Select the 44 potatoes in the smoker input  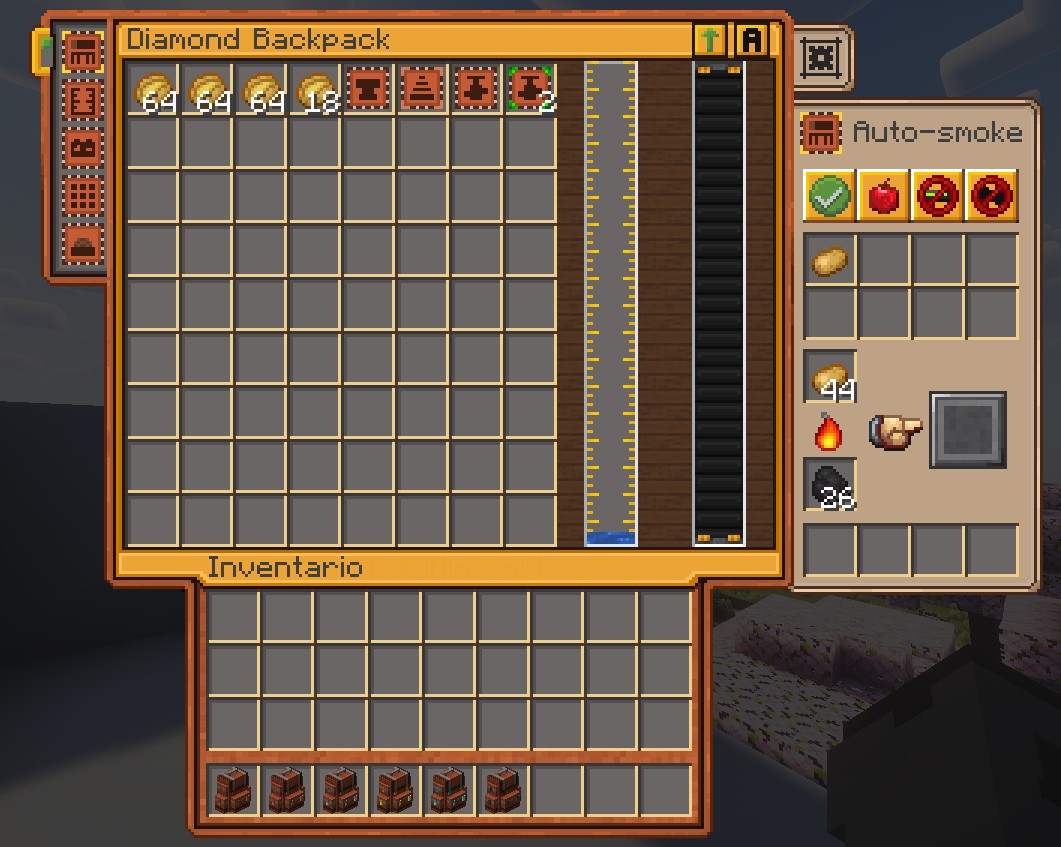(x=829, y=378)
